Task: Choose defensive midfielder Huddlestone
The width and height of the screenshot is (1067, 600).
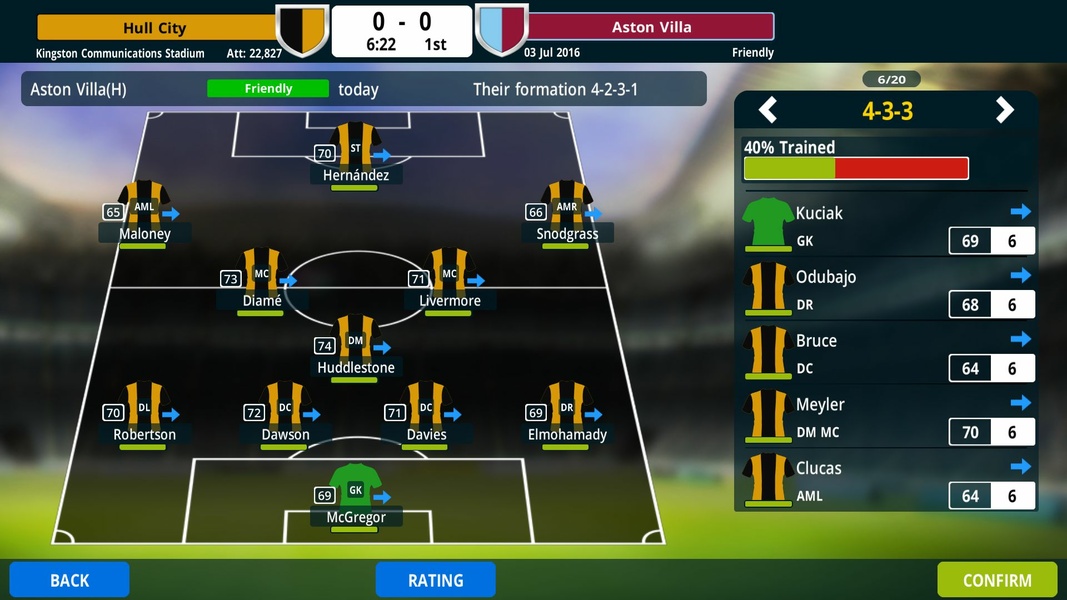Action: pyautogui.click(x=355, y=341)
